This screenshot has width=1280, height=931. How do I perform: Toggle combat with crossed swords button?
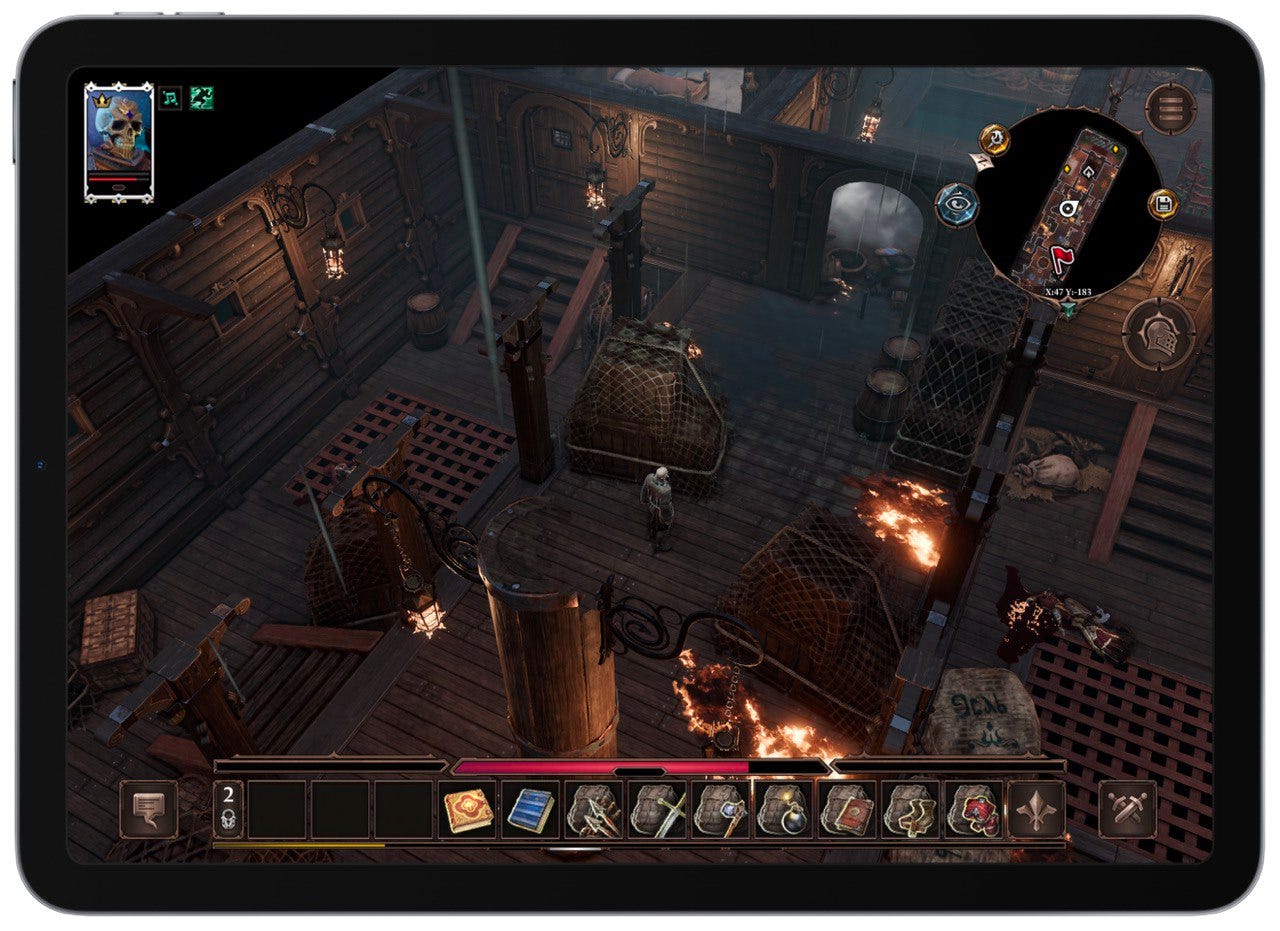1128,809
